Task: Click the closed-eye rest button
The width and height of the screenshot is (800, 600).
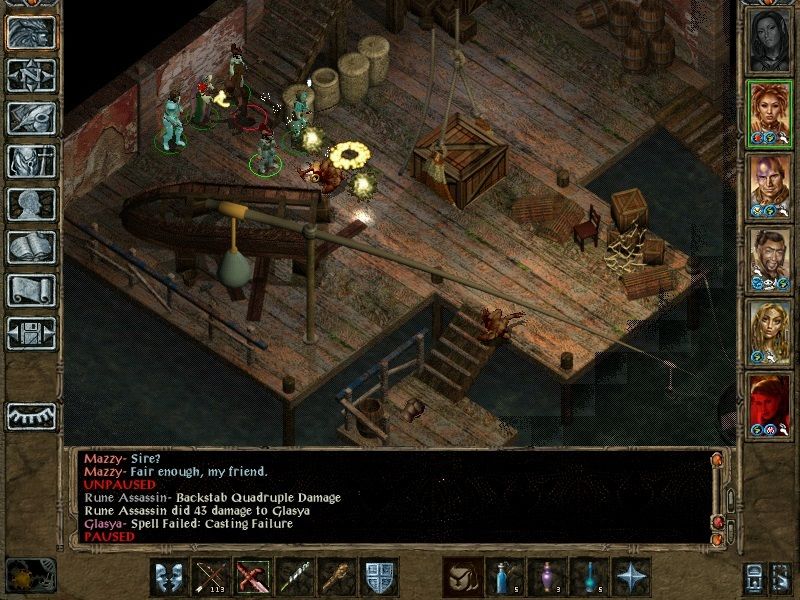Action: 31,415
